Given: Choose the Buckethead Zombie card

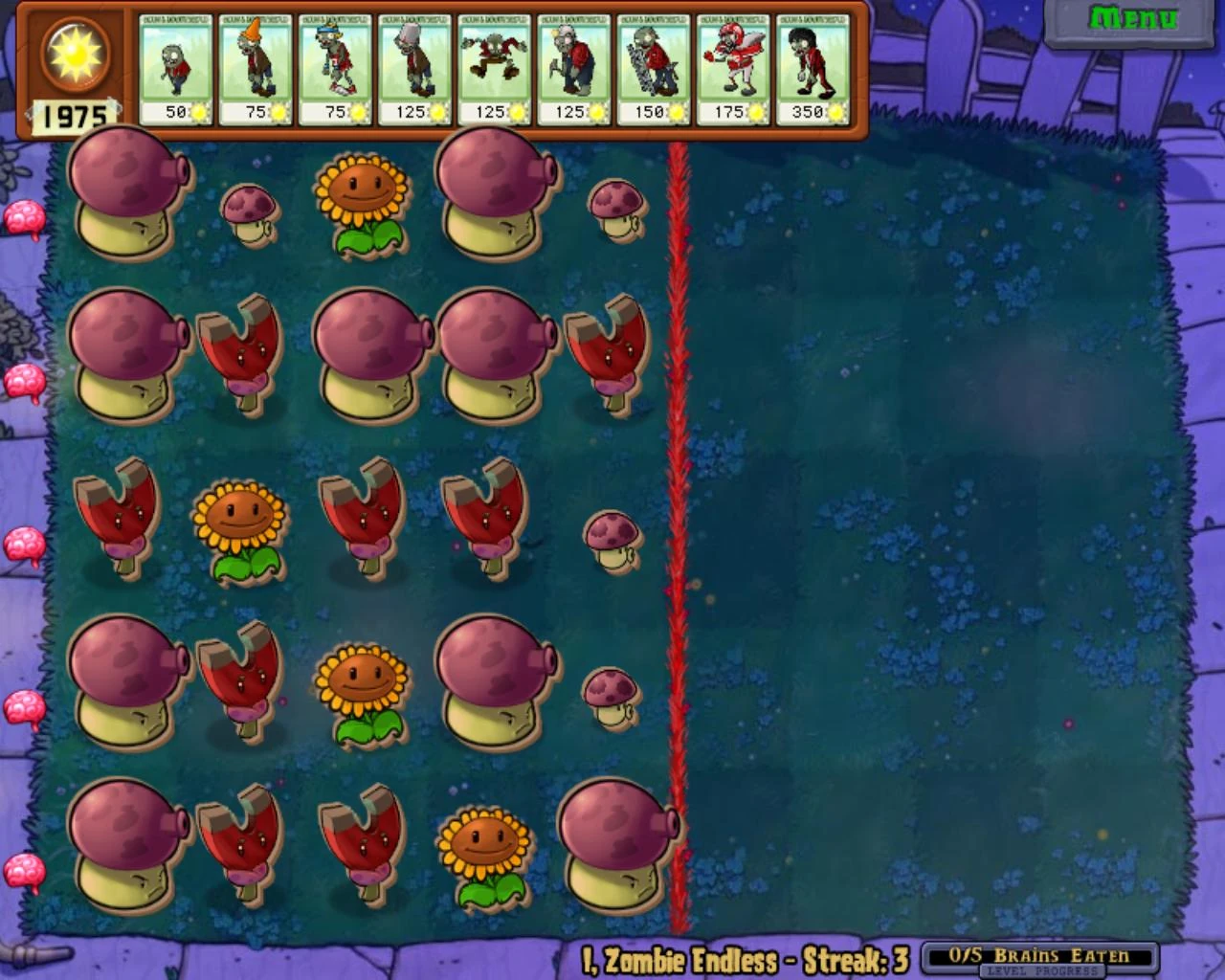Looking at the screenshot, I should tap(415, 67).
